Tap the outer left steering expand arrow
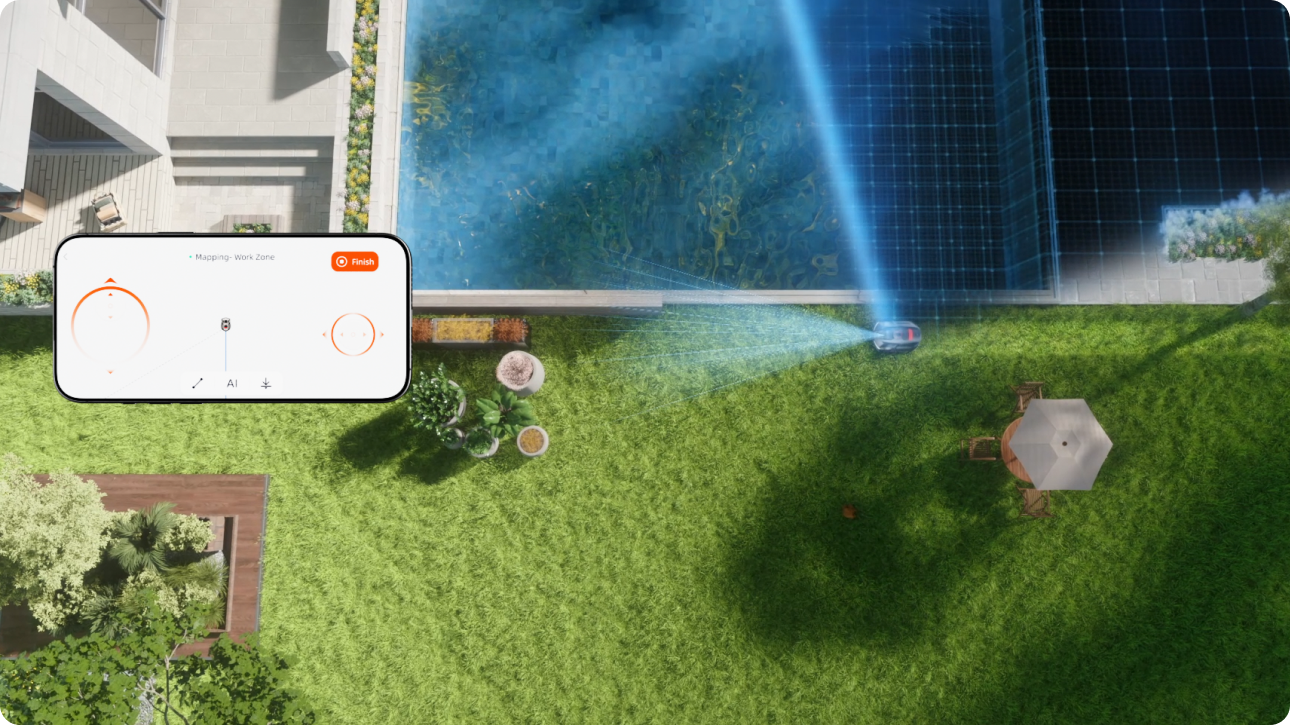Screen dimensions: 1290x725 tap(324, 334)
